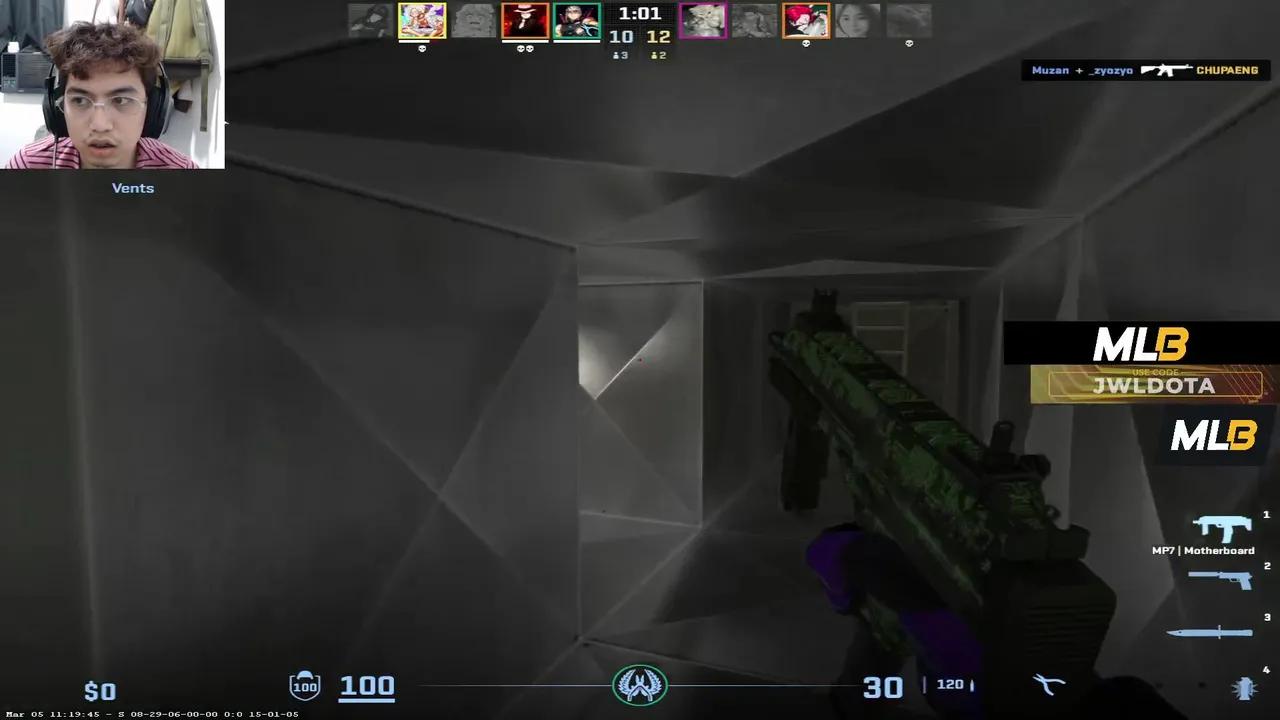The width and height of the screenshot is (1280, 720).
Task: Click the Vents webcam overlay
Action: (112, 85)
